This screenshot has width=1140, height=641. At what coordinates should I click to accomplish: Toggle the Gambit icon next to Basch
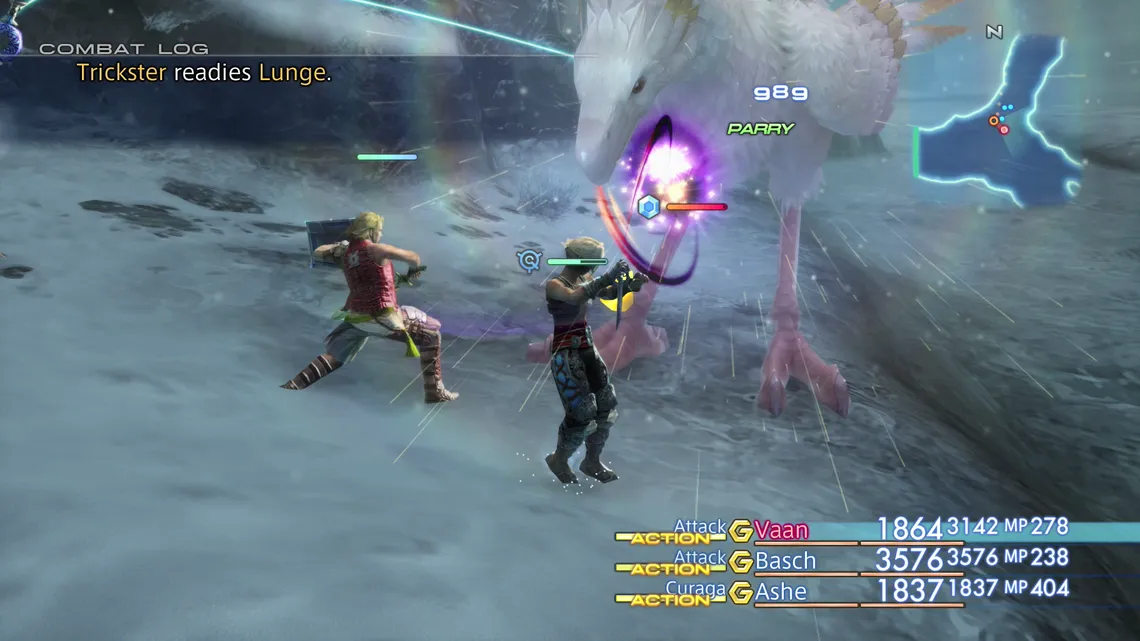click(741, 561)
